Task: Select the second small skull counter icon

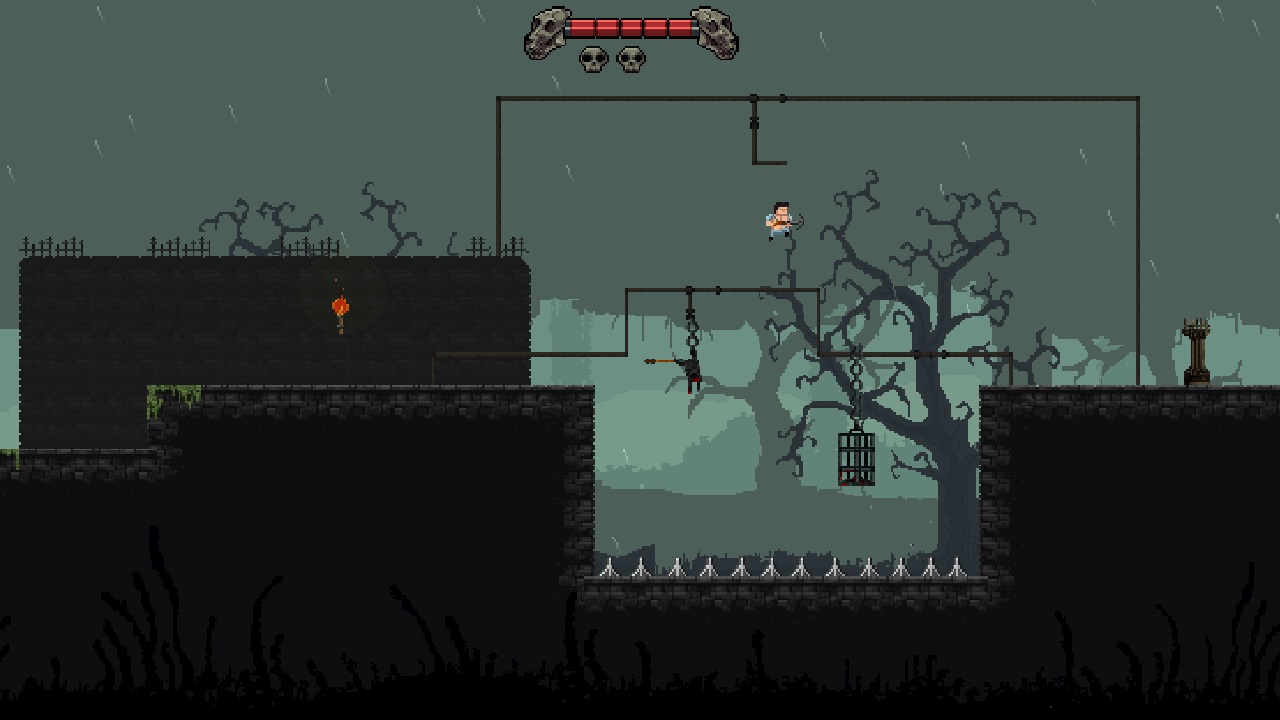Action: (x=633, y=61)
